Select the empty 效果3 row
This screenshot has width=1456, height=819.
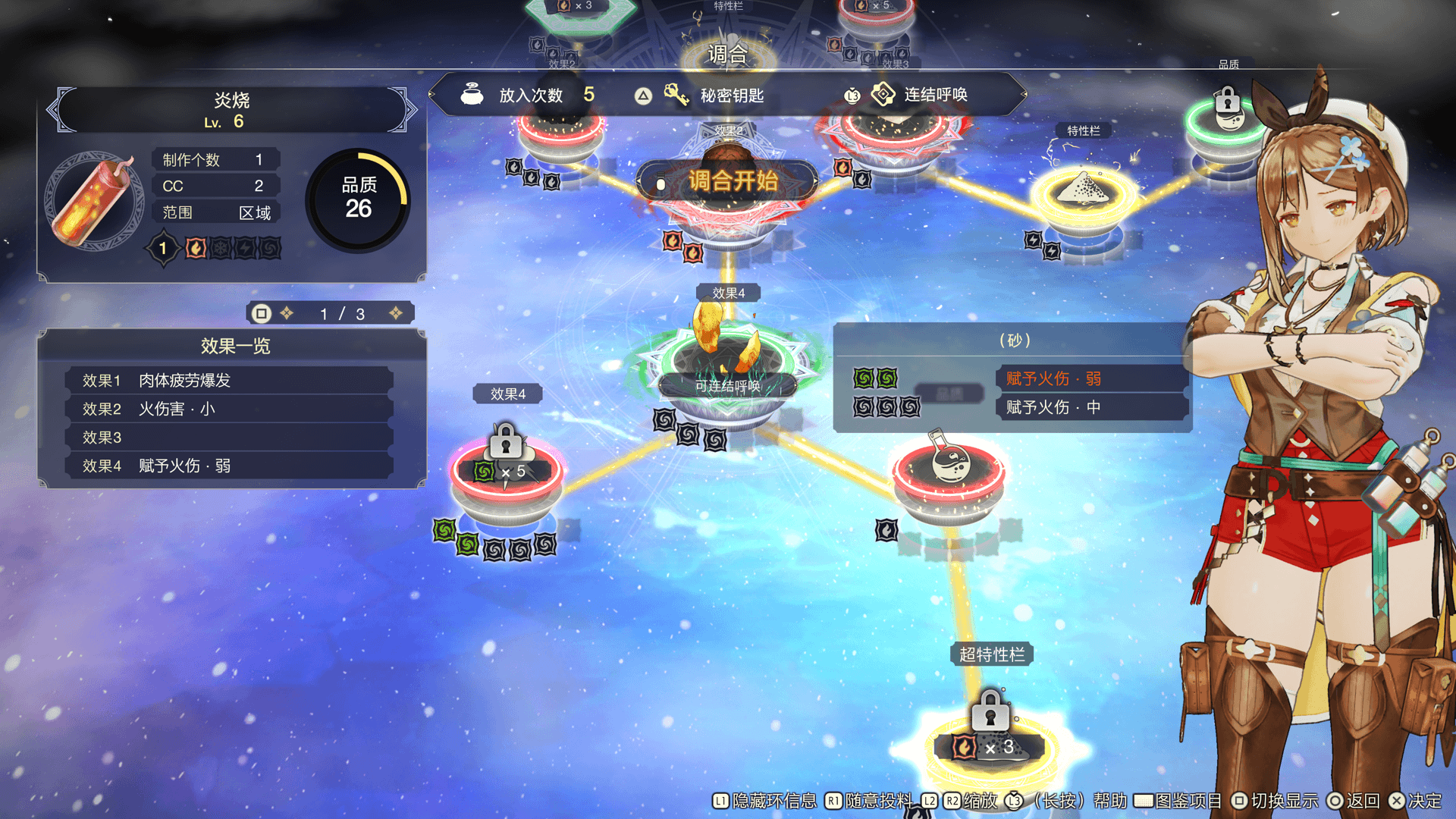click(229, 438)
